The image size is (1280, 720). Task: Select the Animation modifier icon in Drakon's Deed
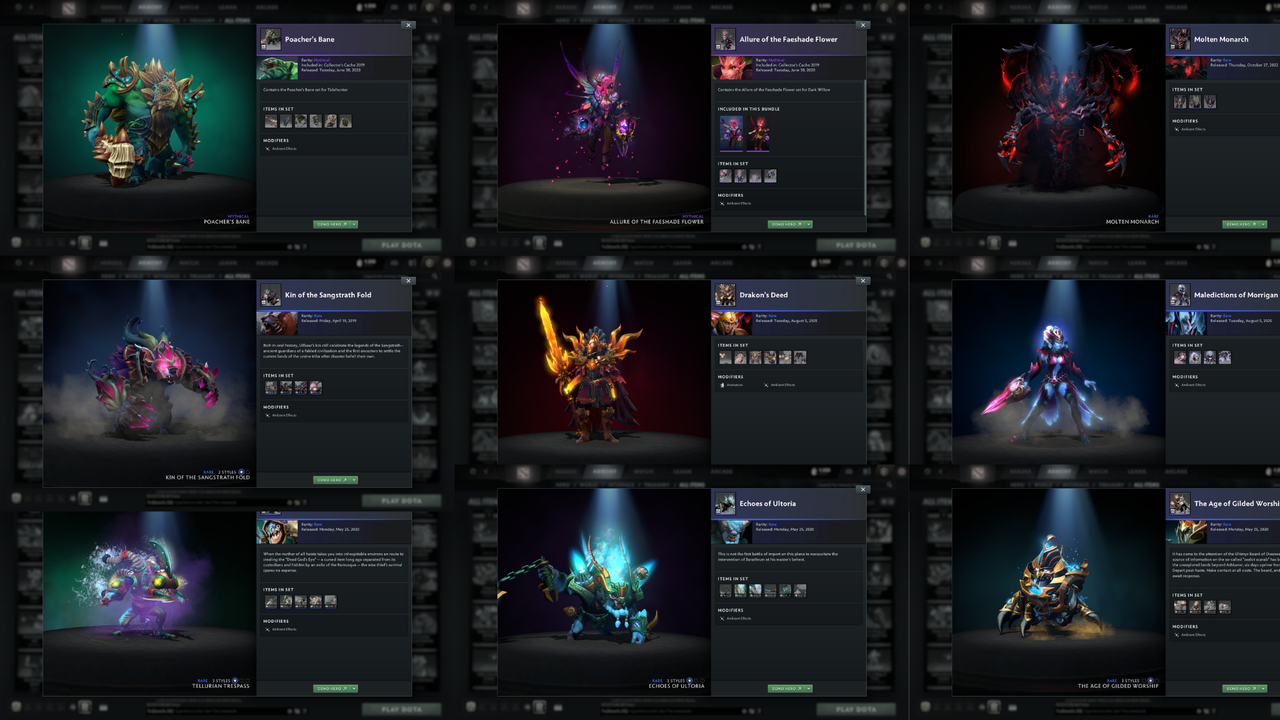coord(722,385)
